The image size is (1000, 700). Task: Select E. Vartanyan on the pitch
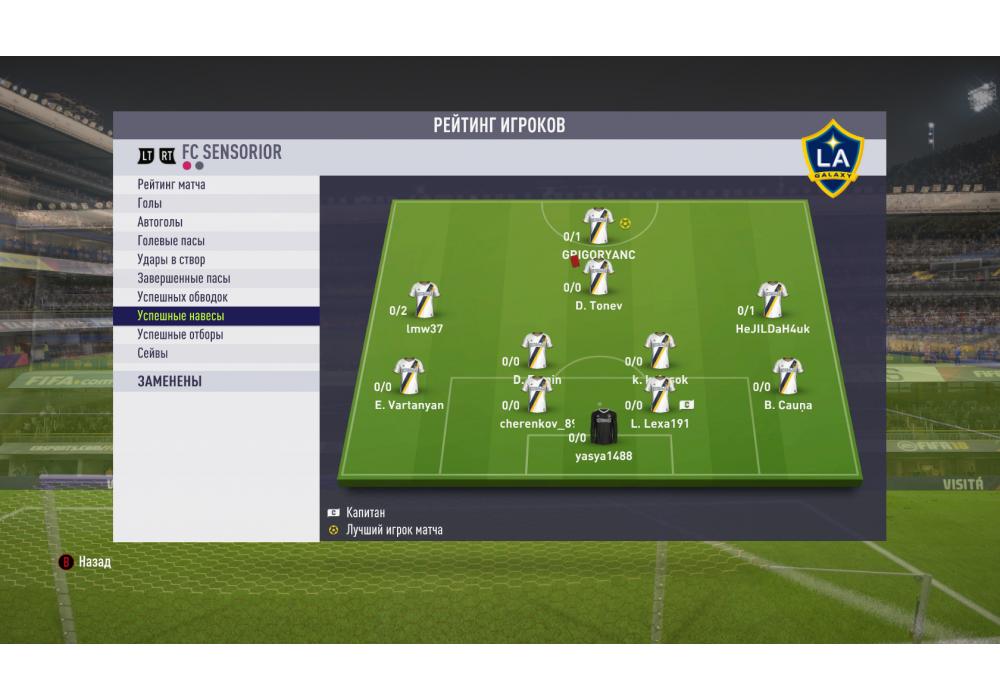(x=408, y=377)
